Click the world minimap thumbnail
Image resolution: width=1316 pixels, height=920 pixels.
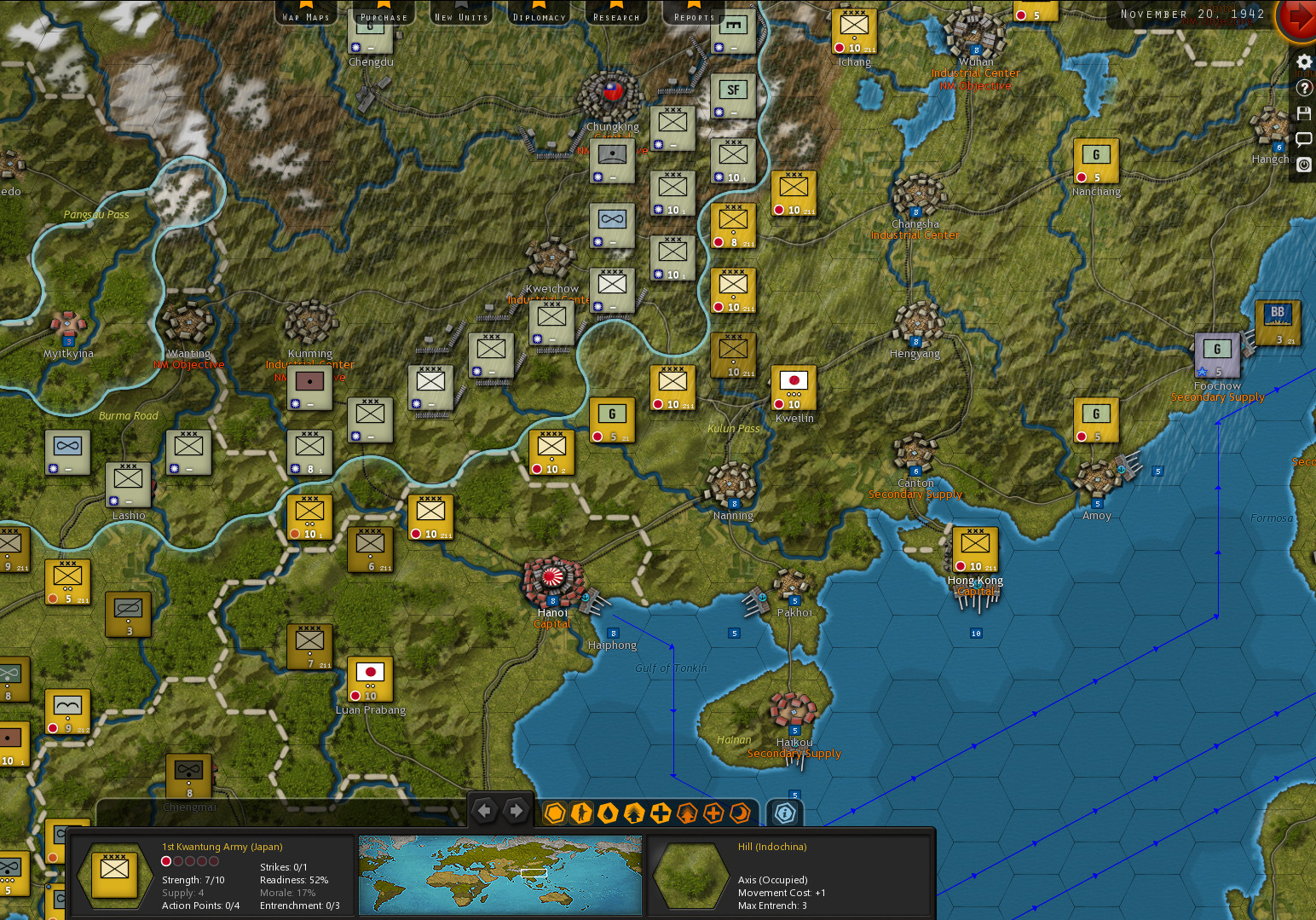pos(499,874)
